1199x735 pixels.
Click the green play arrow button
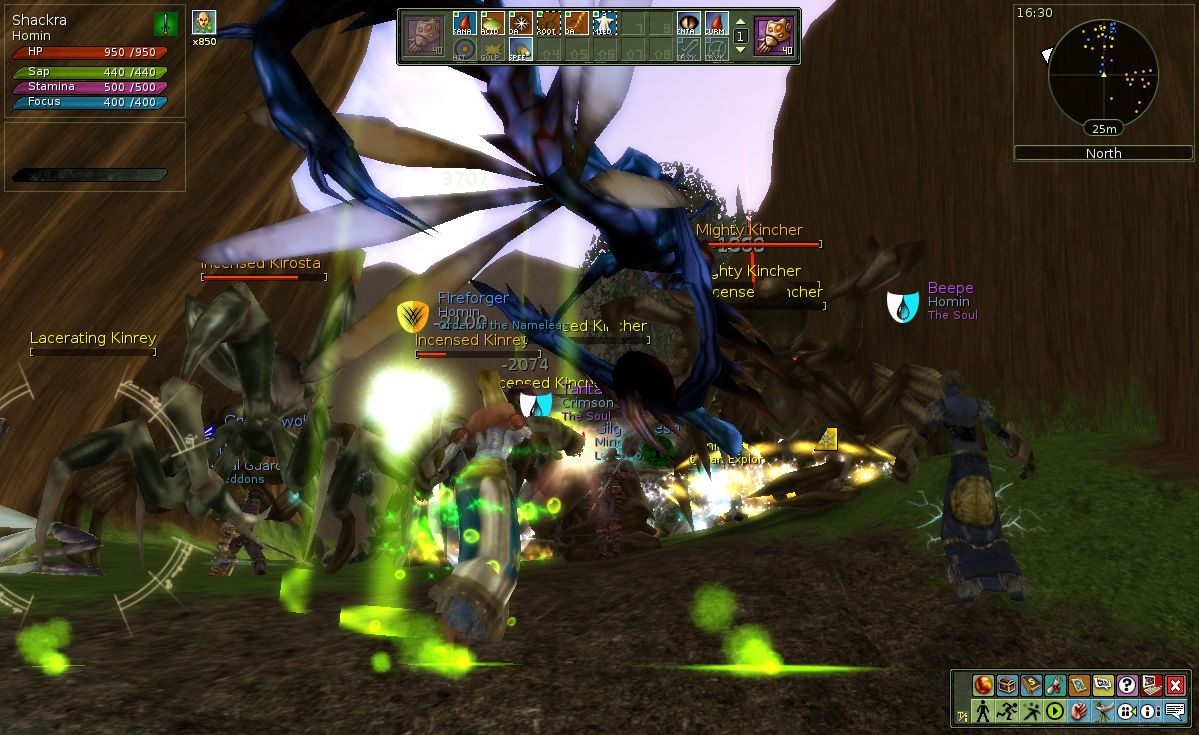(x=1055, y=711)
